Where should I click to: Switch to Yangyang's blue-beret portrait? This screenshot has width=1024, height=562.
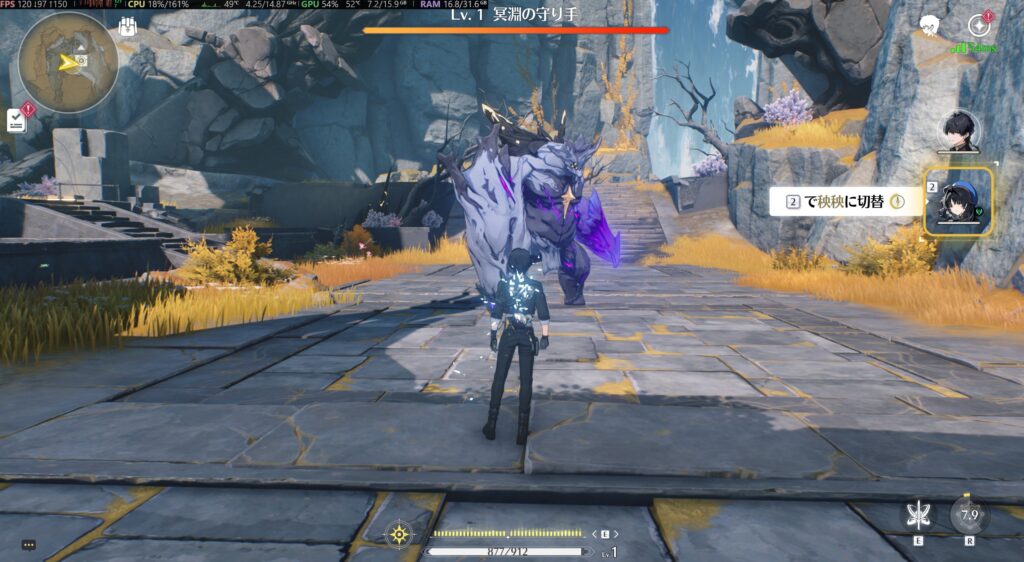point(957,201)
